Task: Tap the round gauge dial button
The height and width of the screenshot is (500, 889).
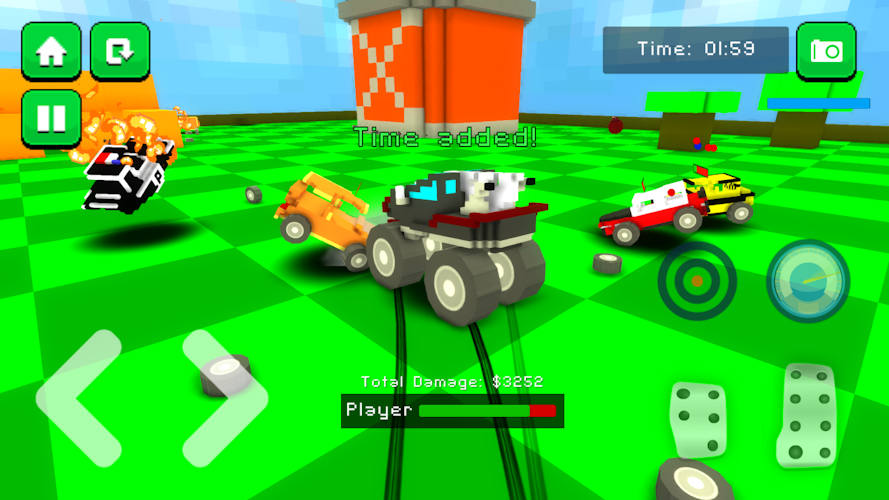Action: click(808, 281)
